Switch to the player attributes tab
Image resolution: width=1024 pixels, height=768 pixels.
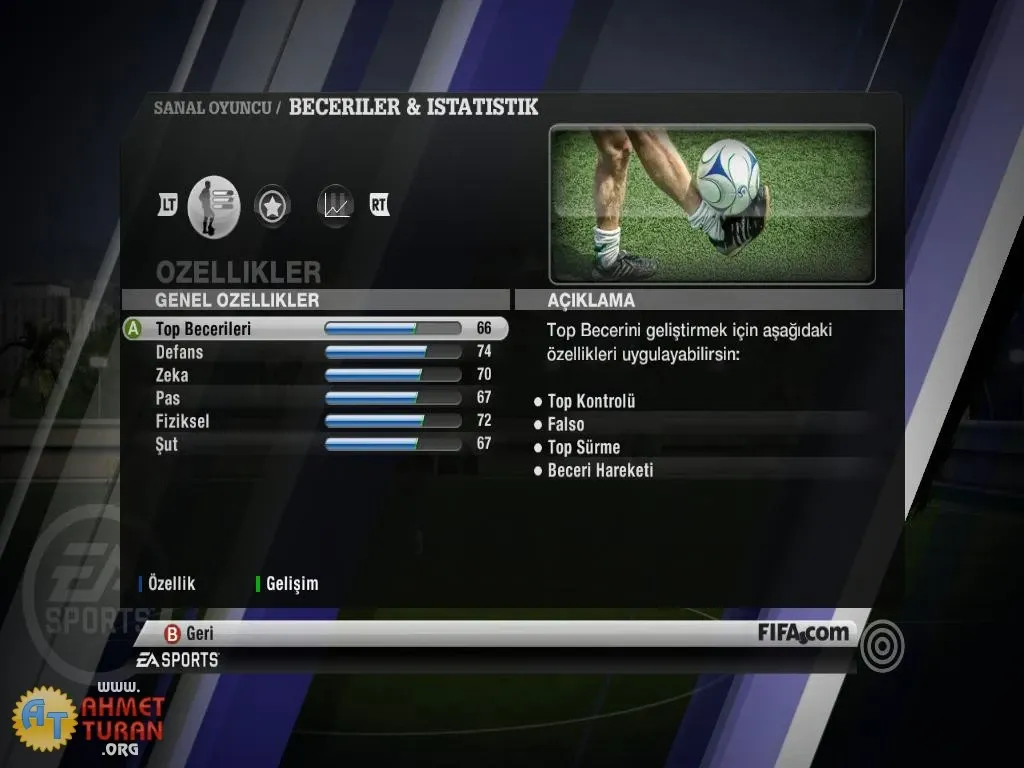tap(214, 206)
